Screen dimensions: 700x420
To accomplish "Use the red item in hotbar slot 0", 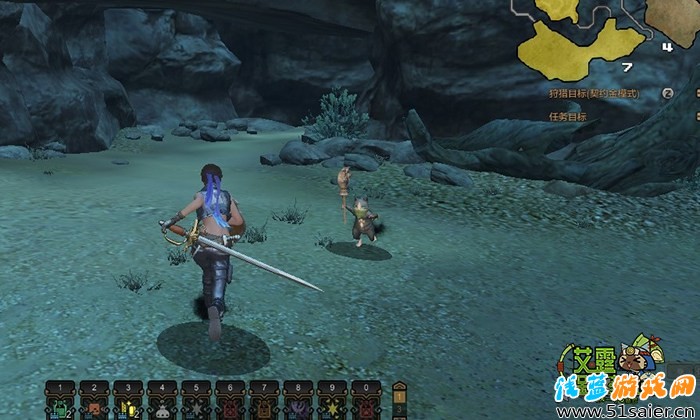I will [366, 407].
